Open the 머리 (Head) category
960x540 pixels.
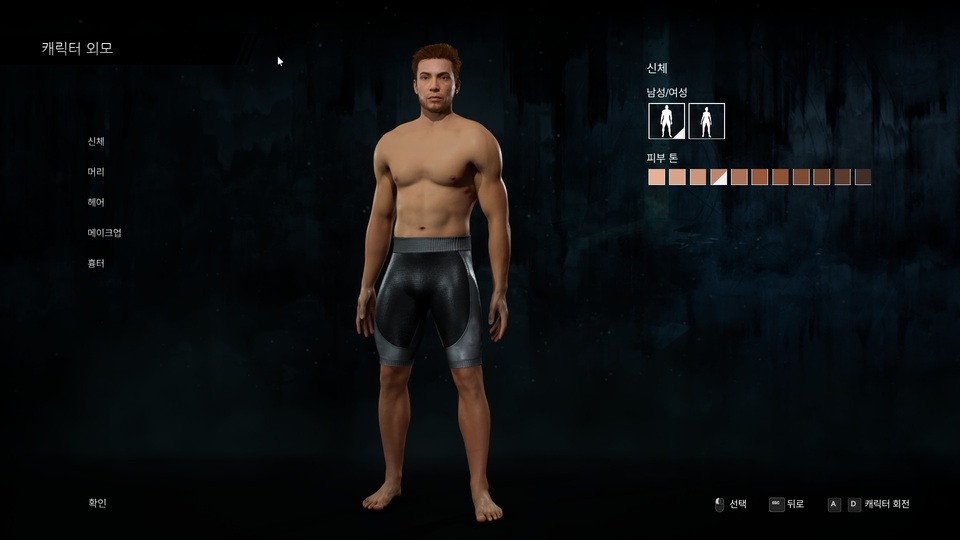click(x=96, y=172)
